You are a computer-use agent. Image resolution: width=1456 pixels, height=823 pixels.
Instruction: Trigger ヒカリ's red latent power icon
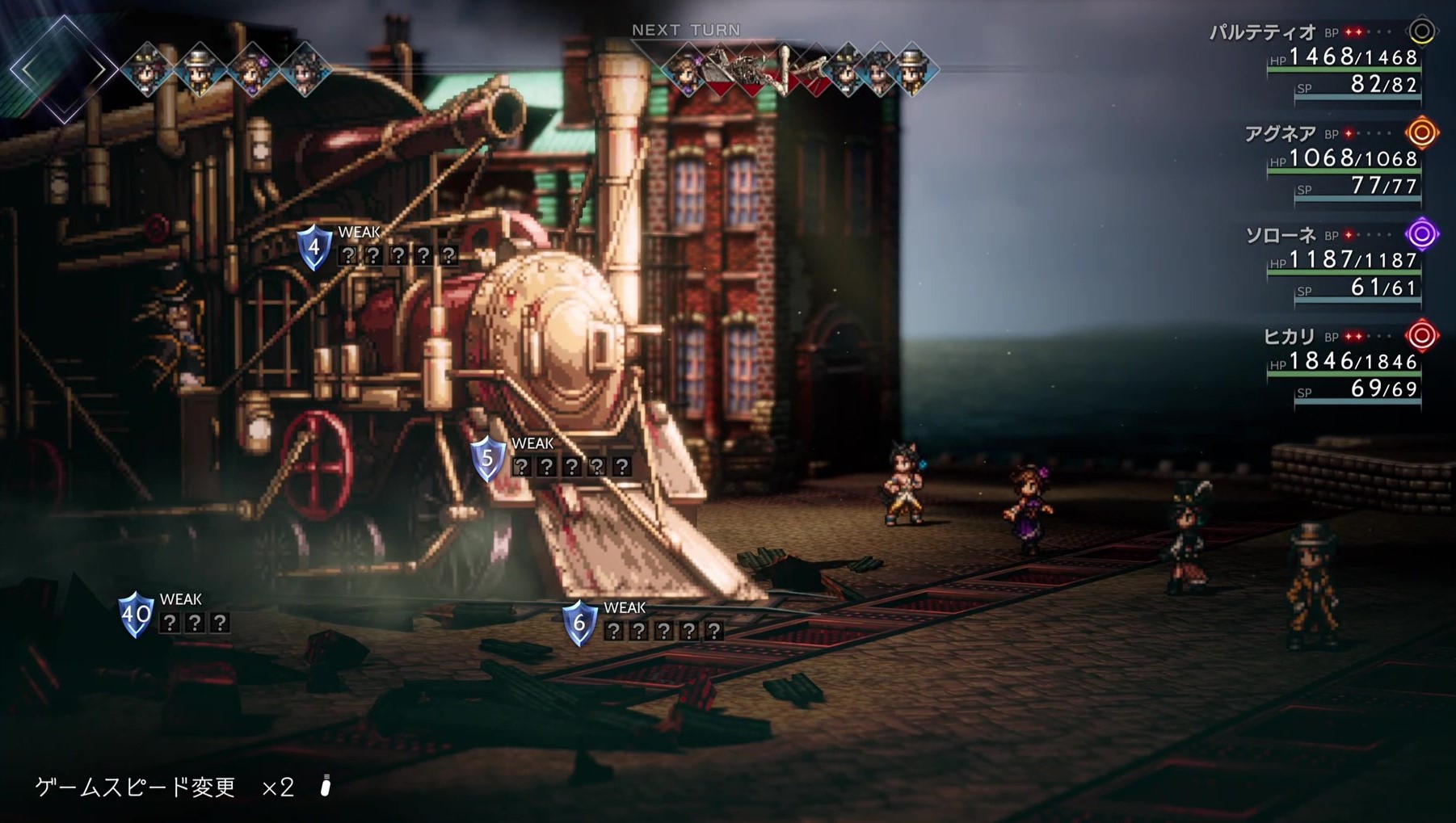click(x=1421, y=335)
